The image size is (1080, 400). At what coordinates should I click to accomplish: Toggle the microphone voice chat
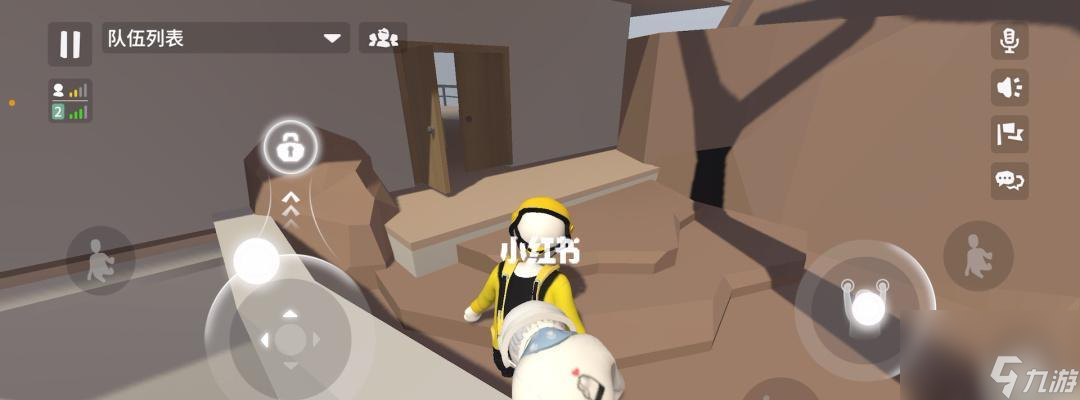[1009, 41]
